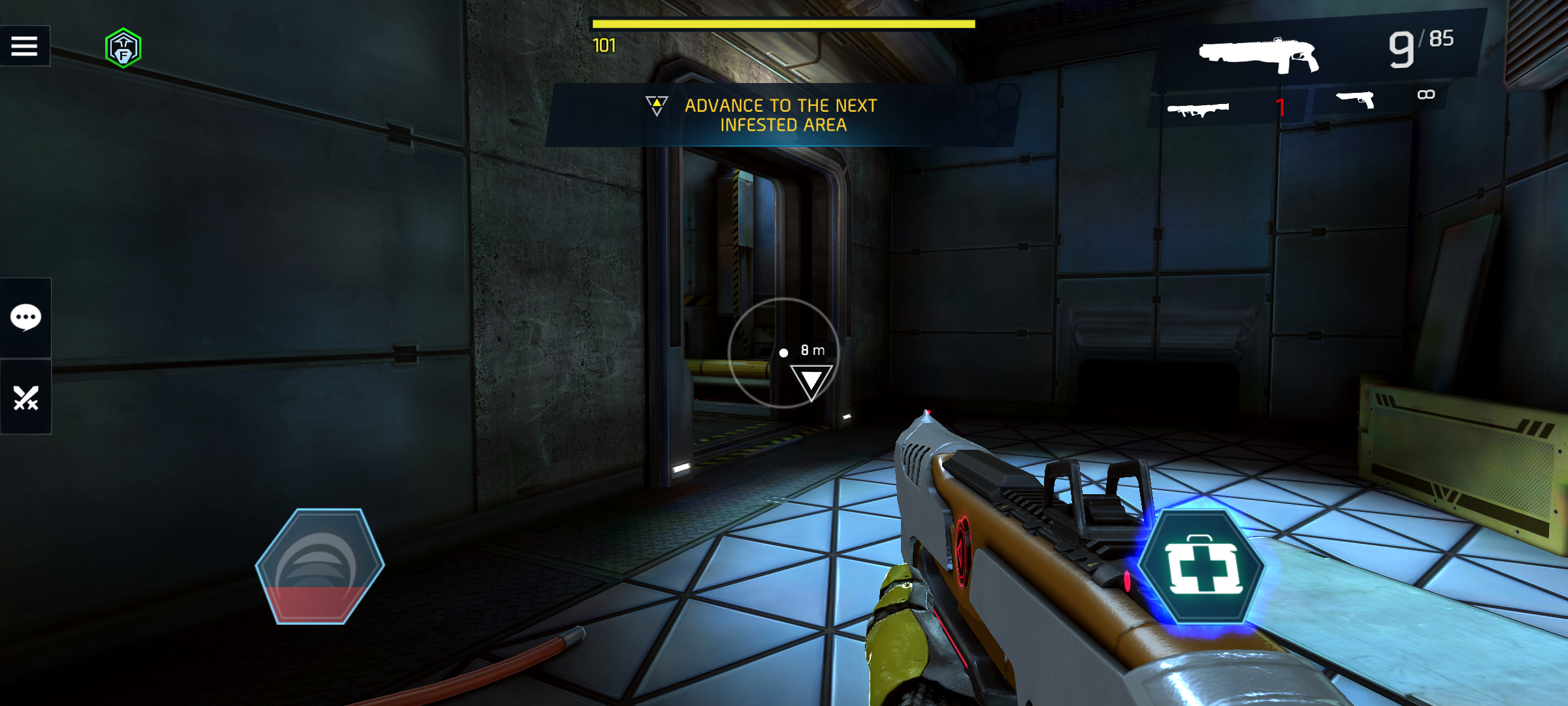
Task: Activate the hexagon dash ability
Action: coord(319,566)
